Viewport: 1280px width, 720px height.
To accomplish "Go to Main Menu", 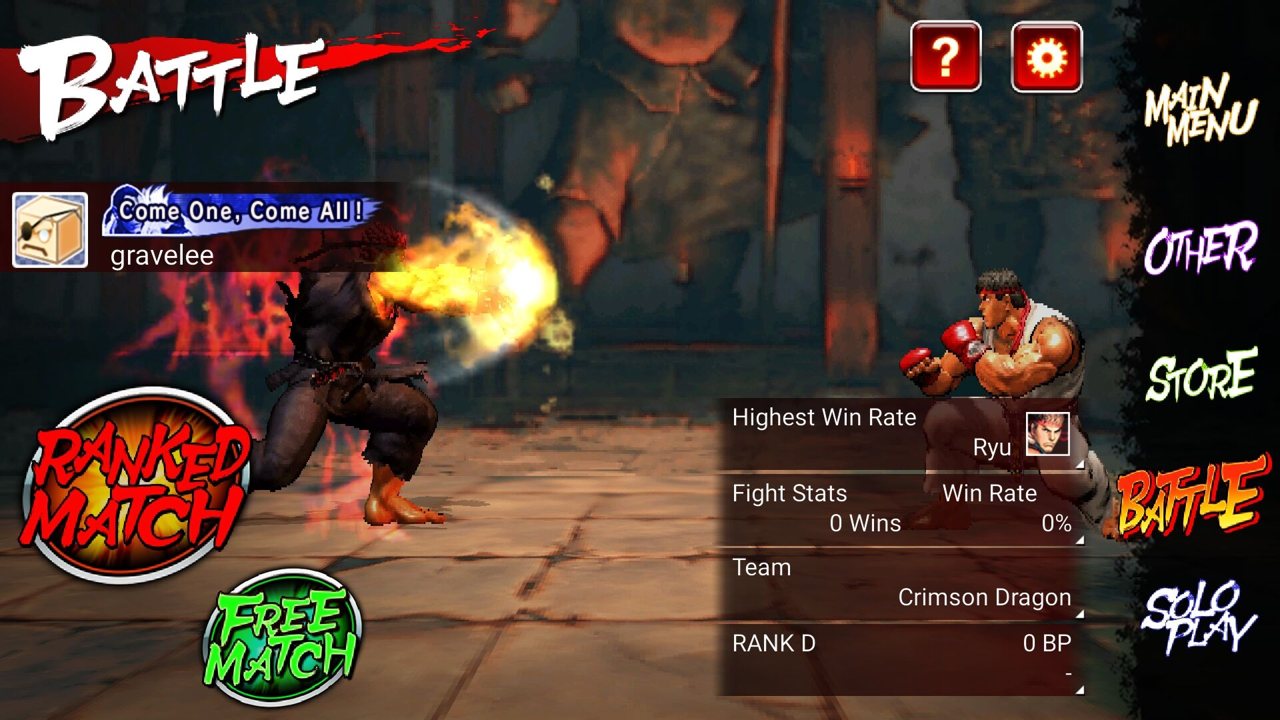I will (x=1200, y=112).
